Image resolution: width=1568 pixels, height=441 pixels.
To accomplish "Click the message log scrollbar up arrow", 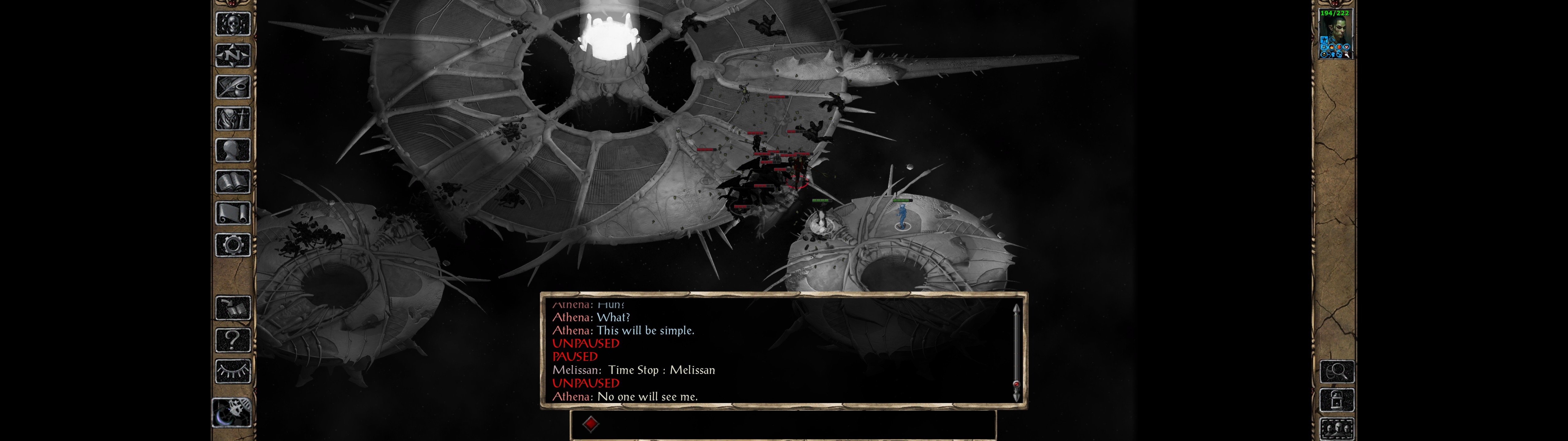I will coord(1016,309).
